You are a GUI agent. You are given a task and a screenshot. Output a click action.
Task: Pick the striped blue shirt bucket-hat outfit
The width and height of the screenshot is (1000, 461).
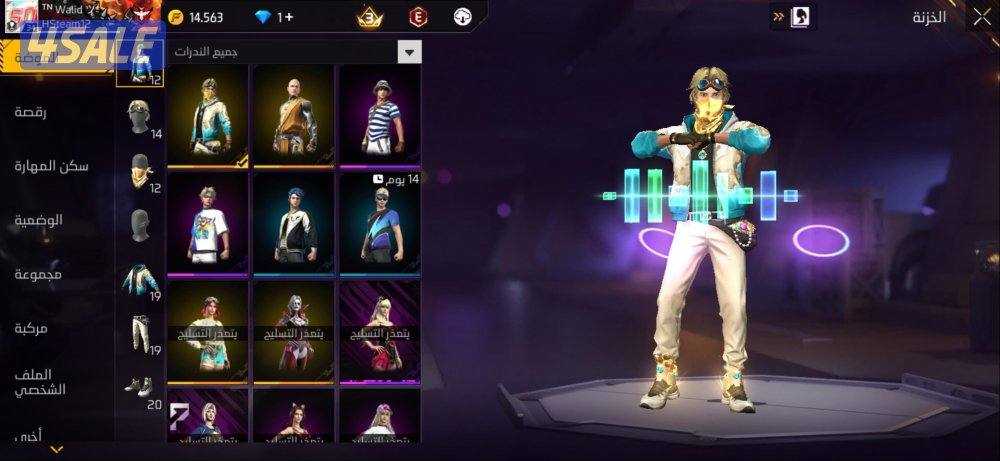380,117
